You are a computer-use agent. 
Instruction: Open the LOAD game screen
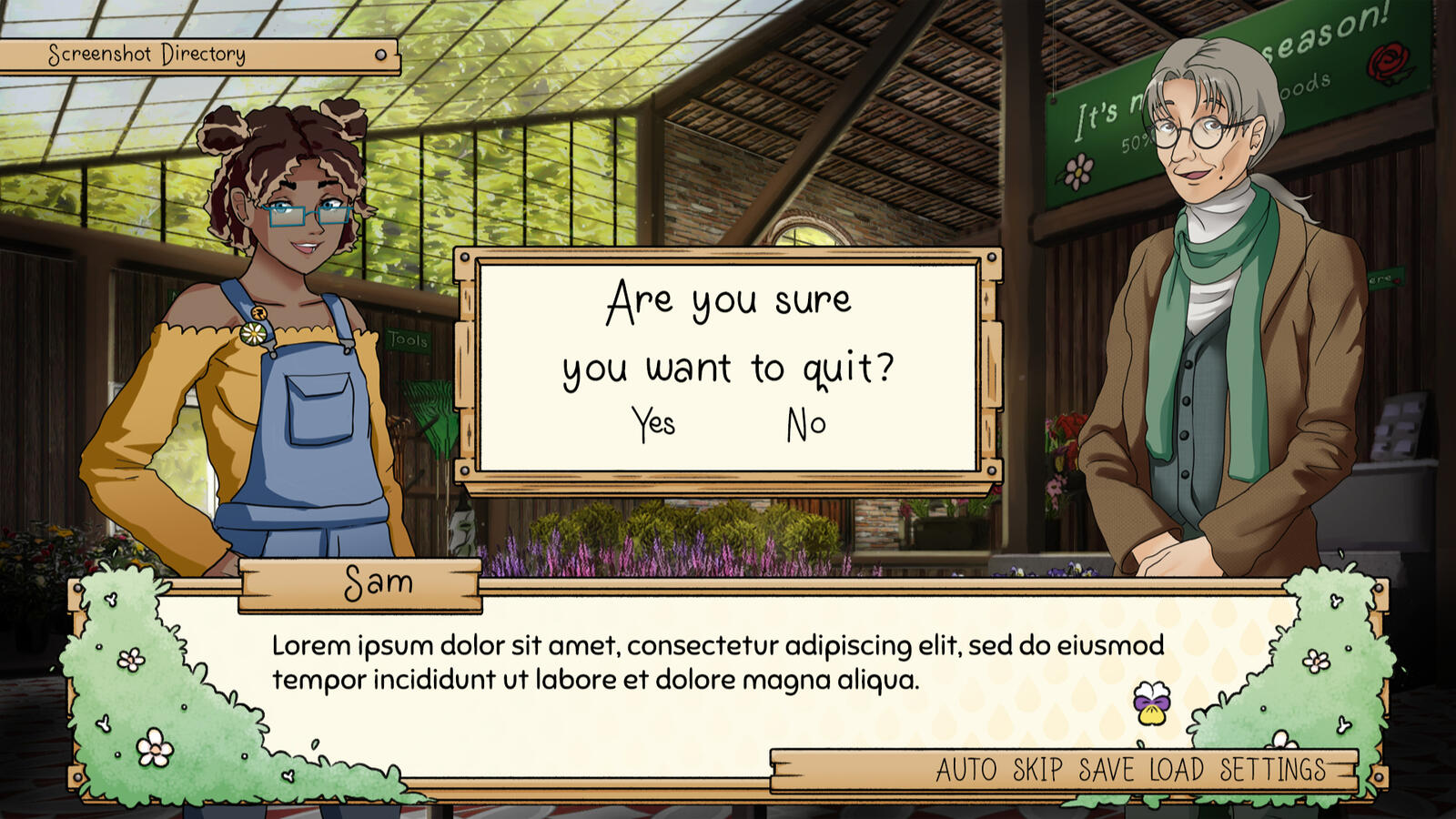click(1176, 770)
